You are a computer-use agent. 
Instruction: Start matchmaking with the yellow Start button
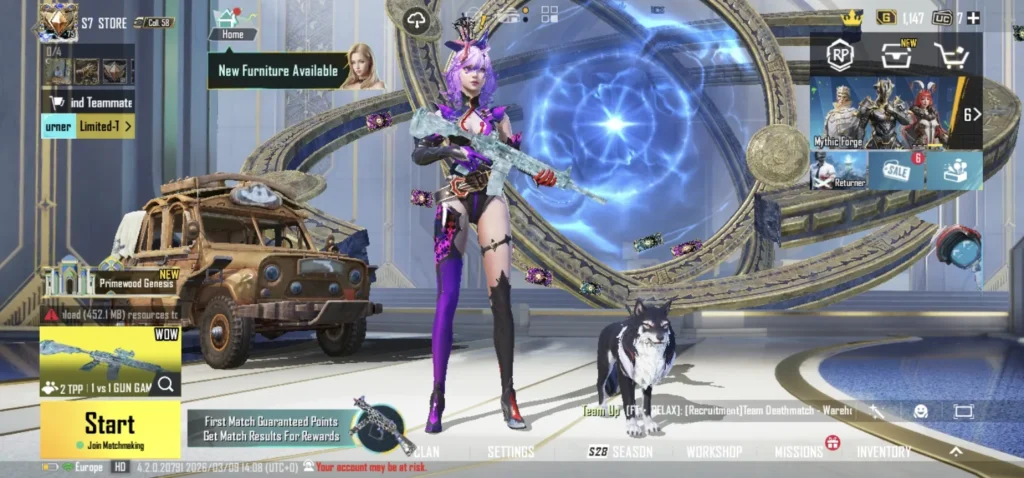[x=110, y=429]
